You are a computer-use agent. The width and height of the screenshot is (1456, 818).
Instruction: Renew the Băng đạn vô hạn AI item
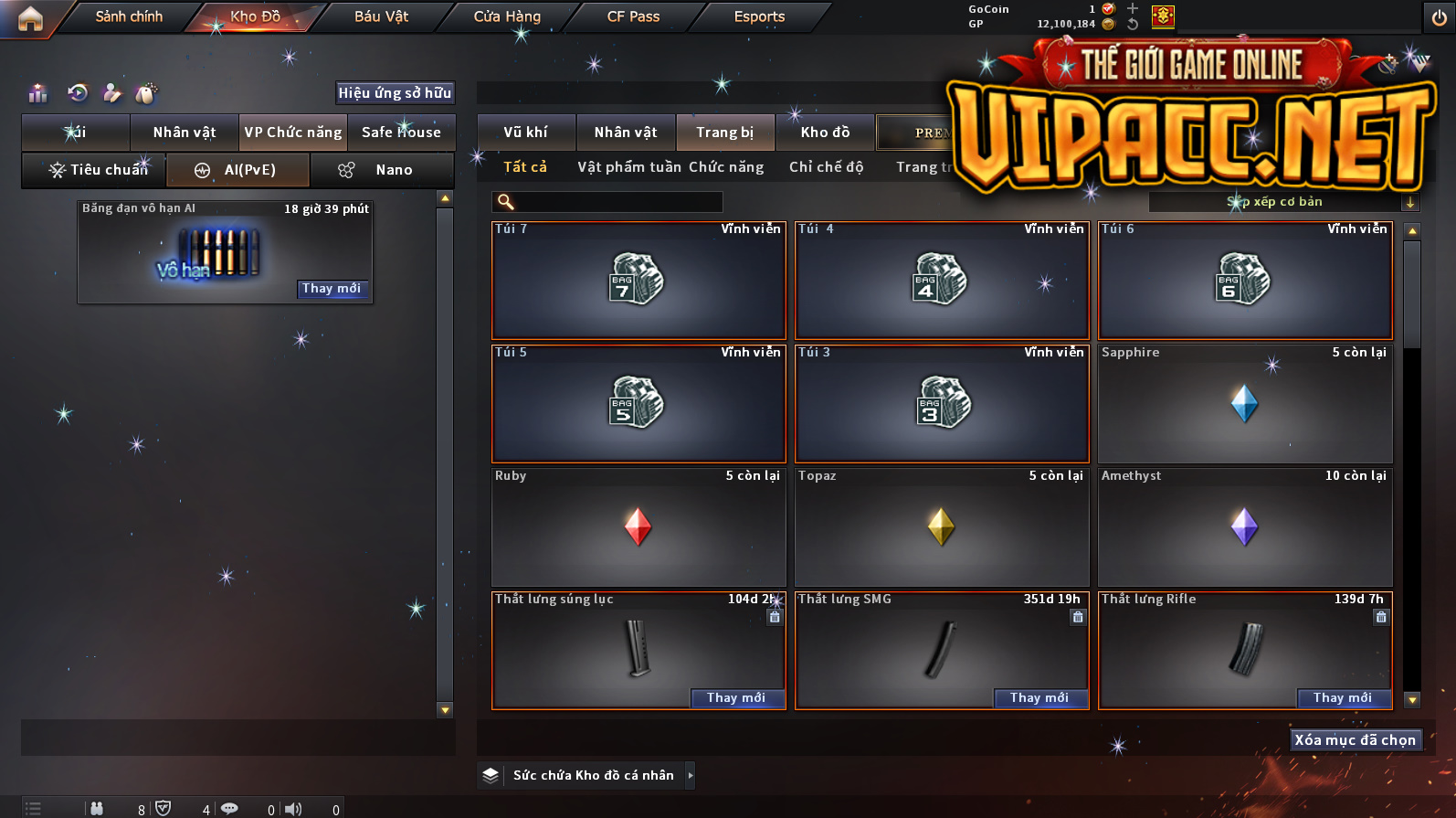(x=332, y=289)
